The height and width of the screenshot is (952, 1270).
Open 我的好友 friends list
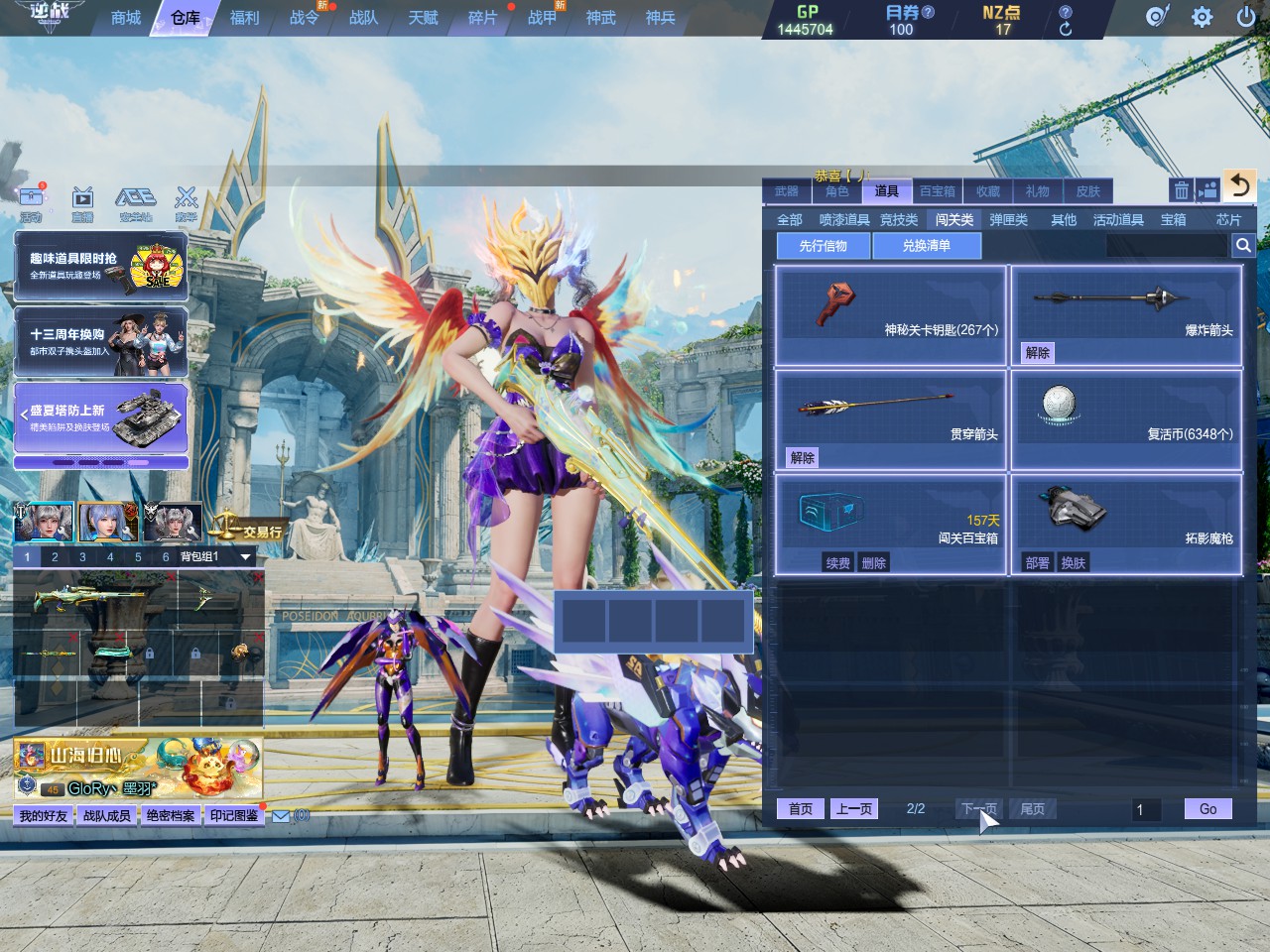coord(44,816)
